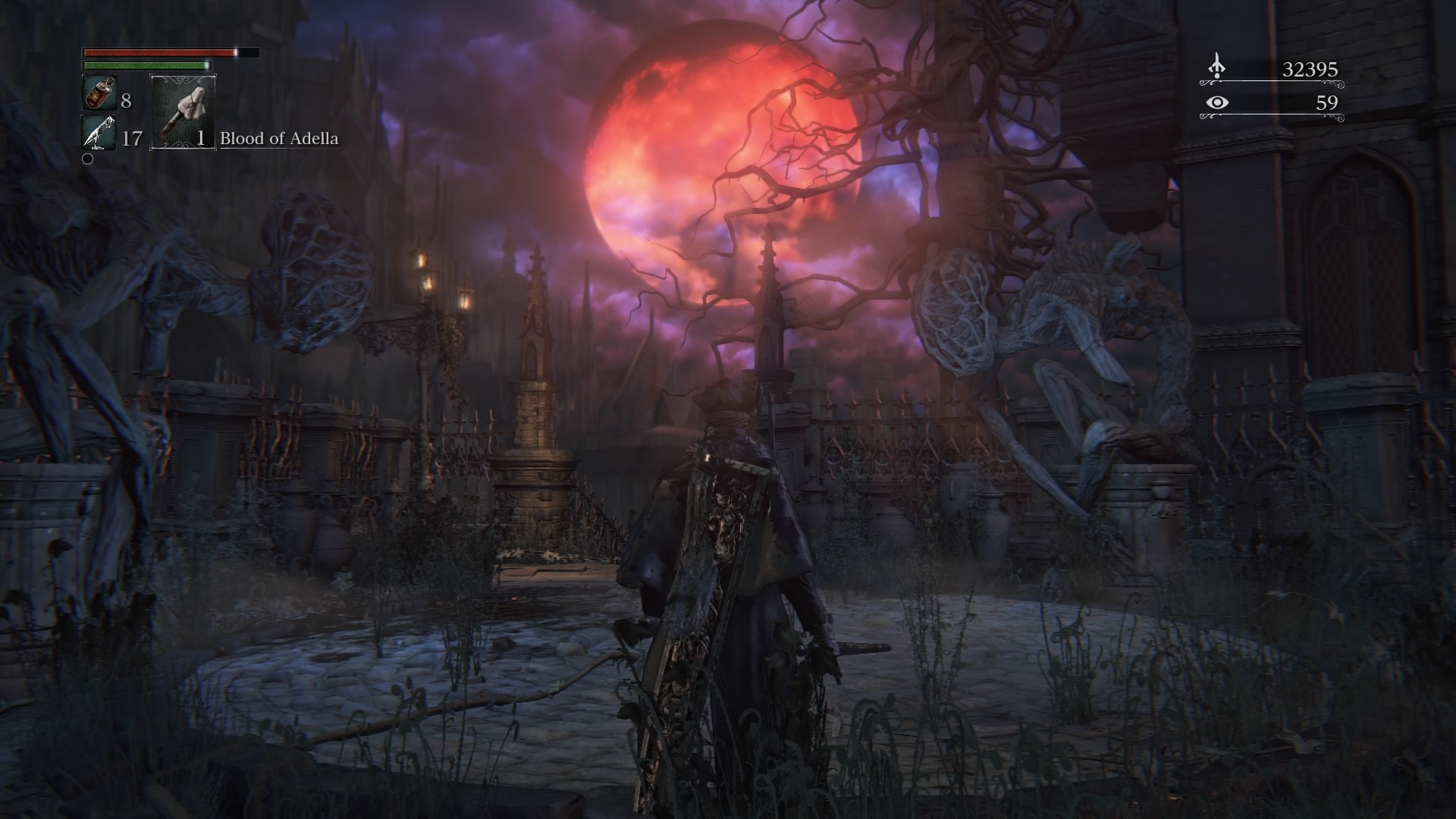The width and height of the screenshot is (1456, 819).
Task: Select the Blood Vial icon
Action: 99,94
